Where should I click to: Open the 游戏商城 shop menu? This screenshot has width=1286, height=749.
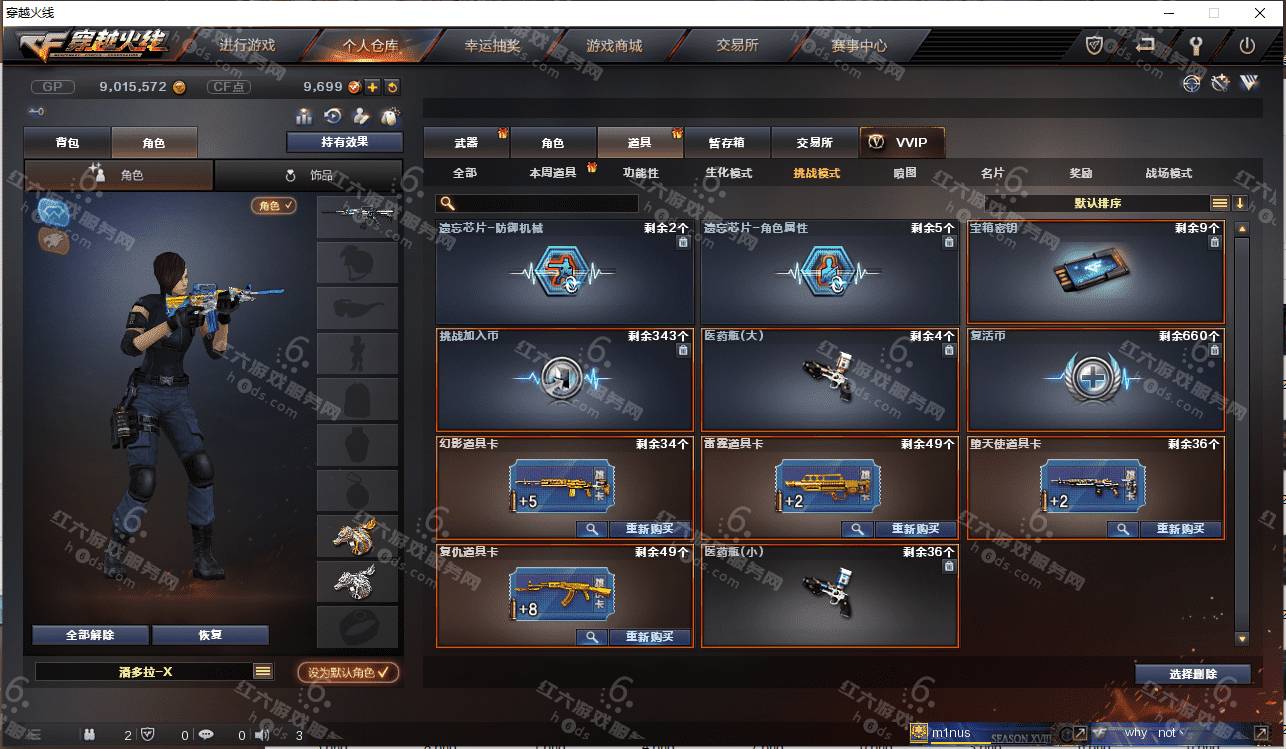[x=613, y=46]
